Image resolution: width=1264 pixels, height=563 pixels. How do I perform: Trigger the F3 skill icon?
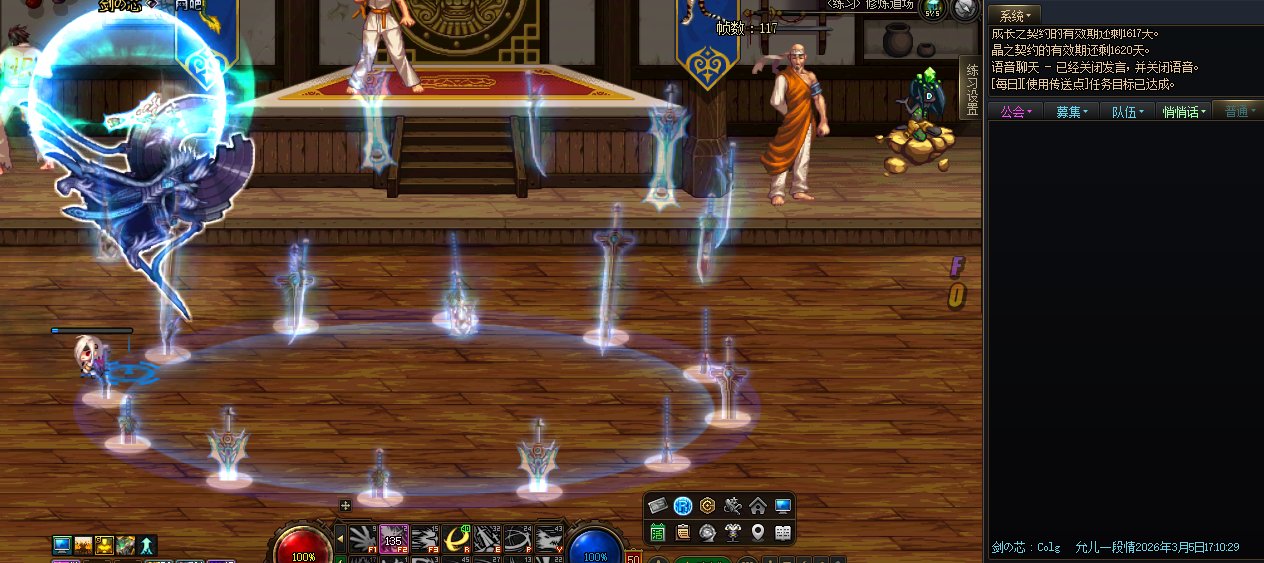[x=424, y=538]
